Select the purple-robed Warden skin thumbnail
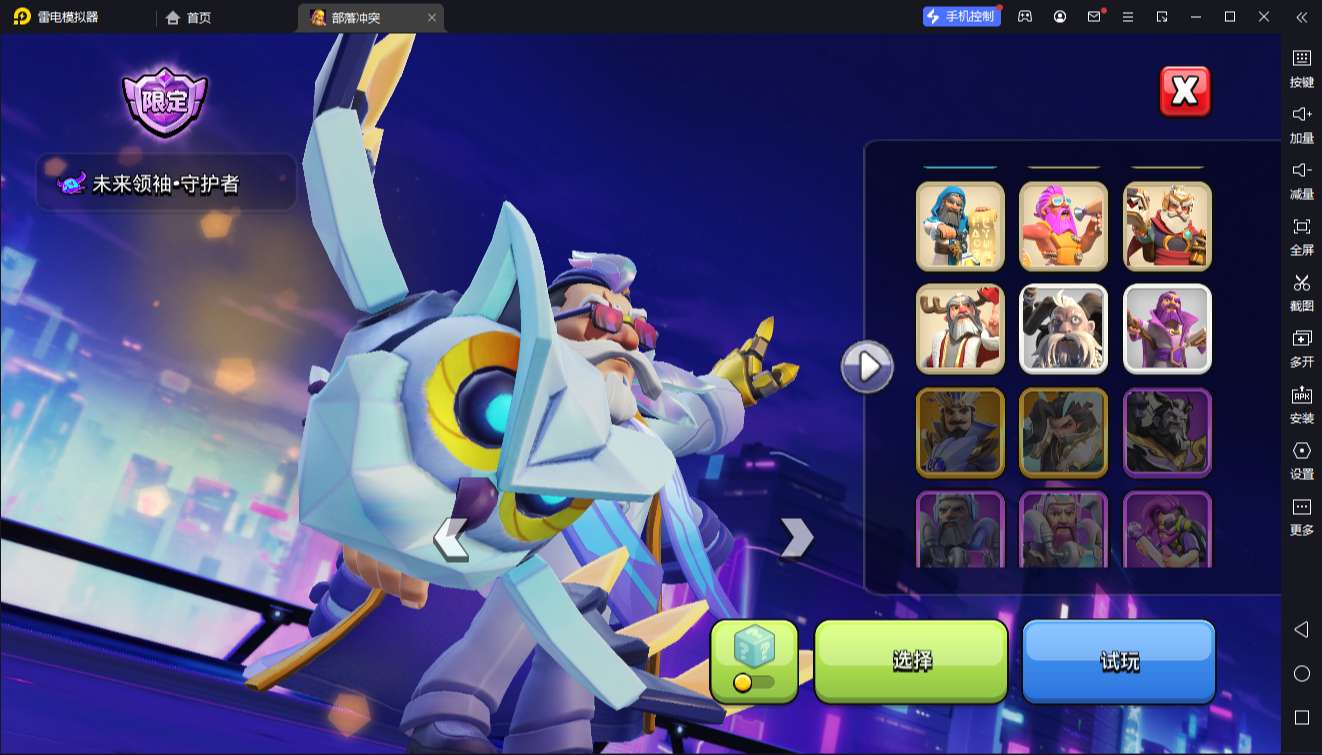The height and width of the screenshot is (755, 1322). click(1167, 329)
